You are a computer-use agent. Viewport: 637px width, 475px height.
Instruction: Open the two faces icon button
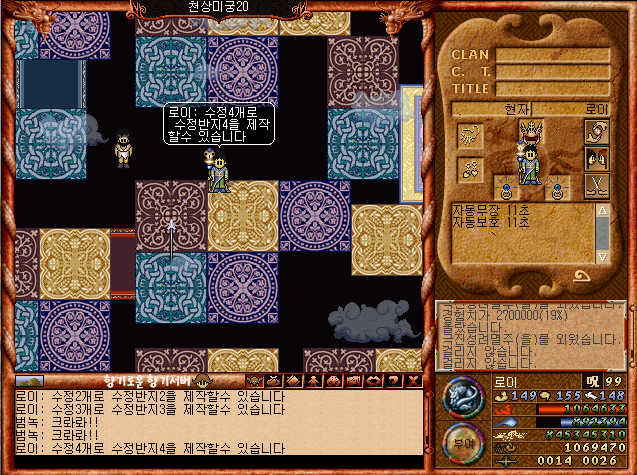pos(596,159)
